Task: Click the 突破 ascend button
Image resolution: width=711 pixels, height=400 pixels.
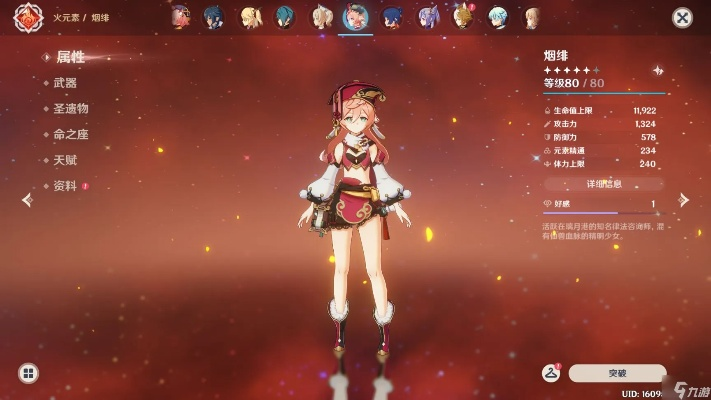Action: 617,373
